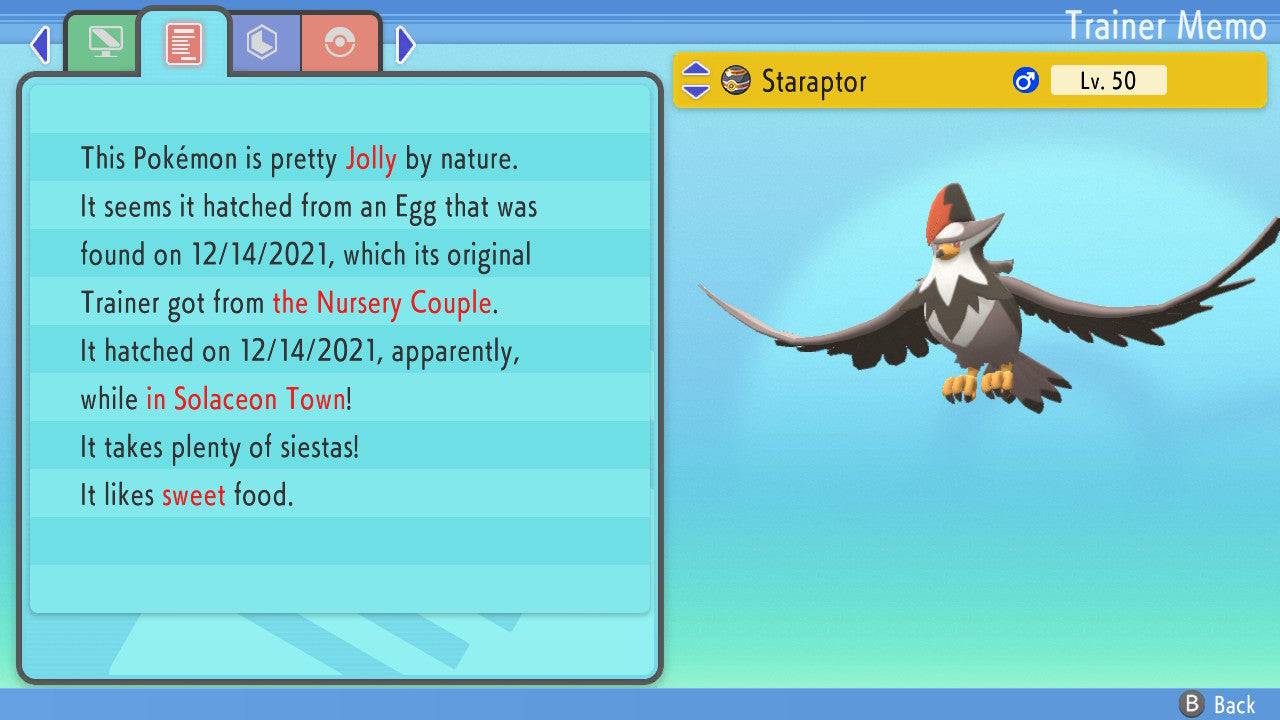Open the blue hexagon stats tab

coord(263,43)
